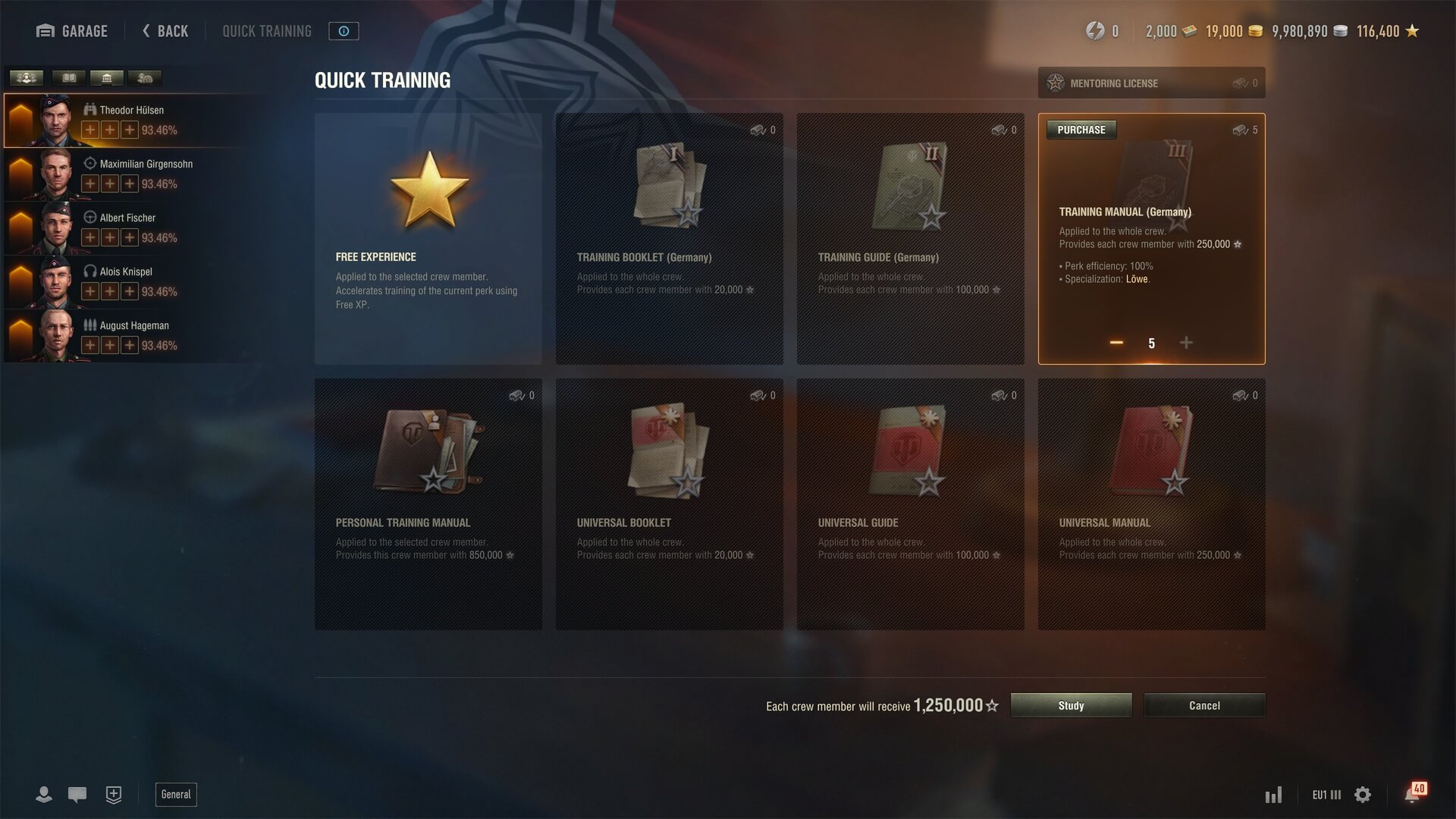Decrease Training Manual quantity with minus

[x=1116, y=343]
